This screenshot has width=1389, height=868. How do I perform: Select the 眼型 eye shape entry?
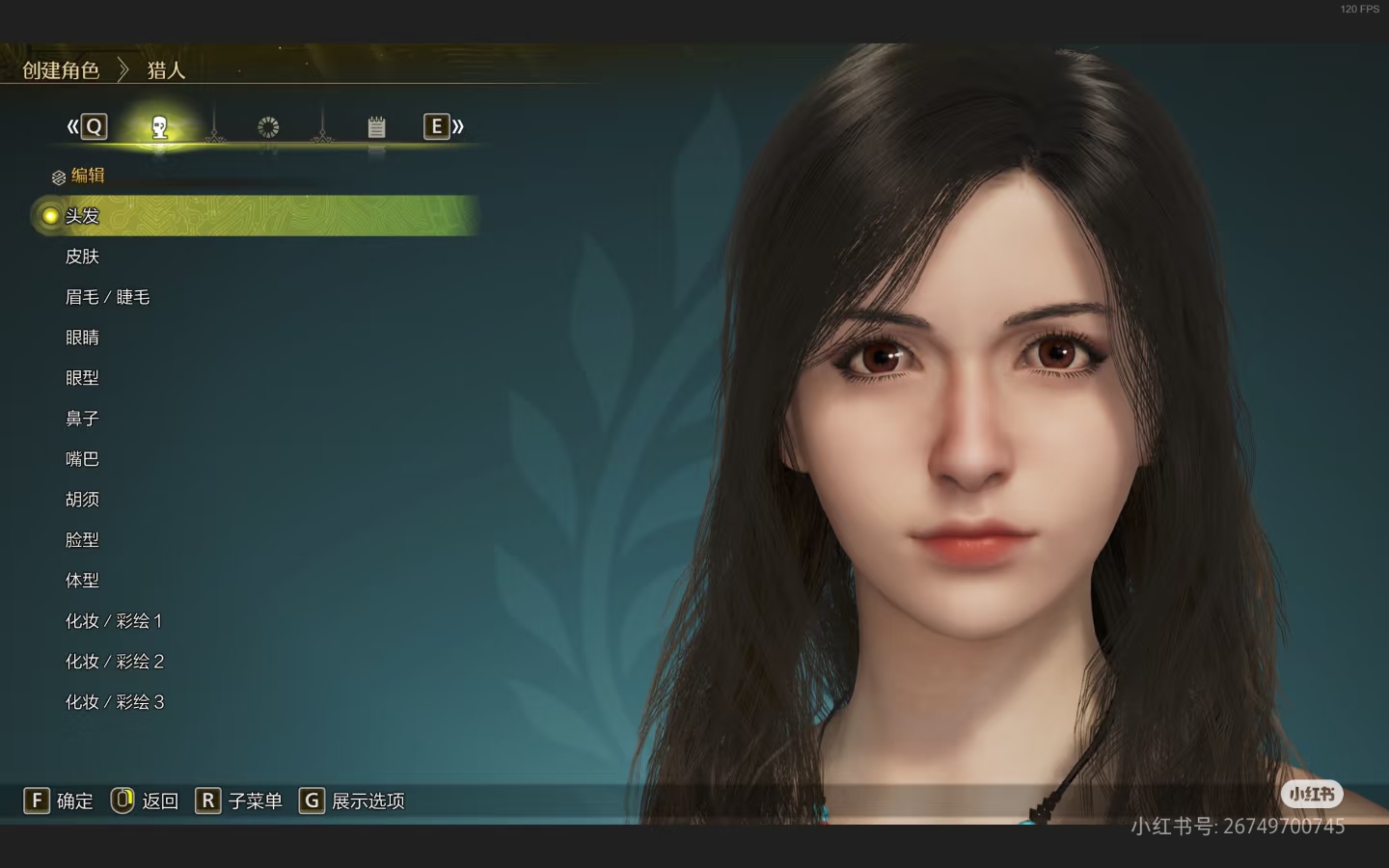coord(83,378)
